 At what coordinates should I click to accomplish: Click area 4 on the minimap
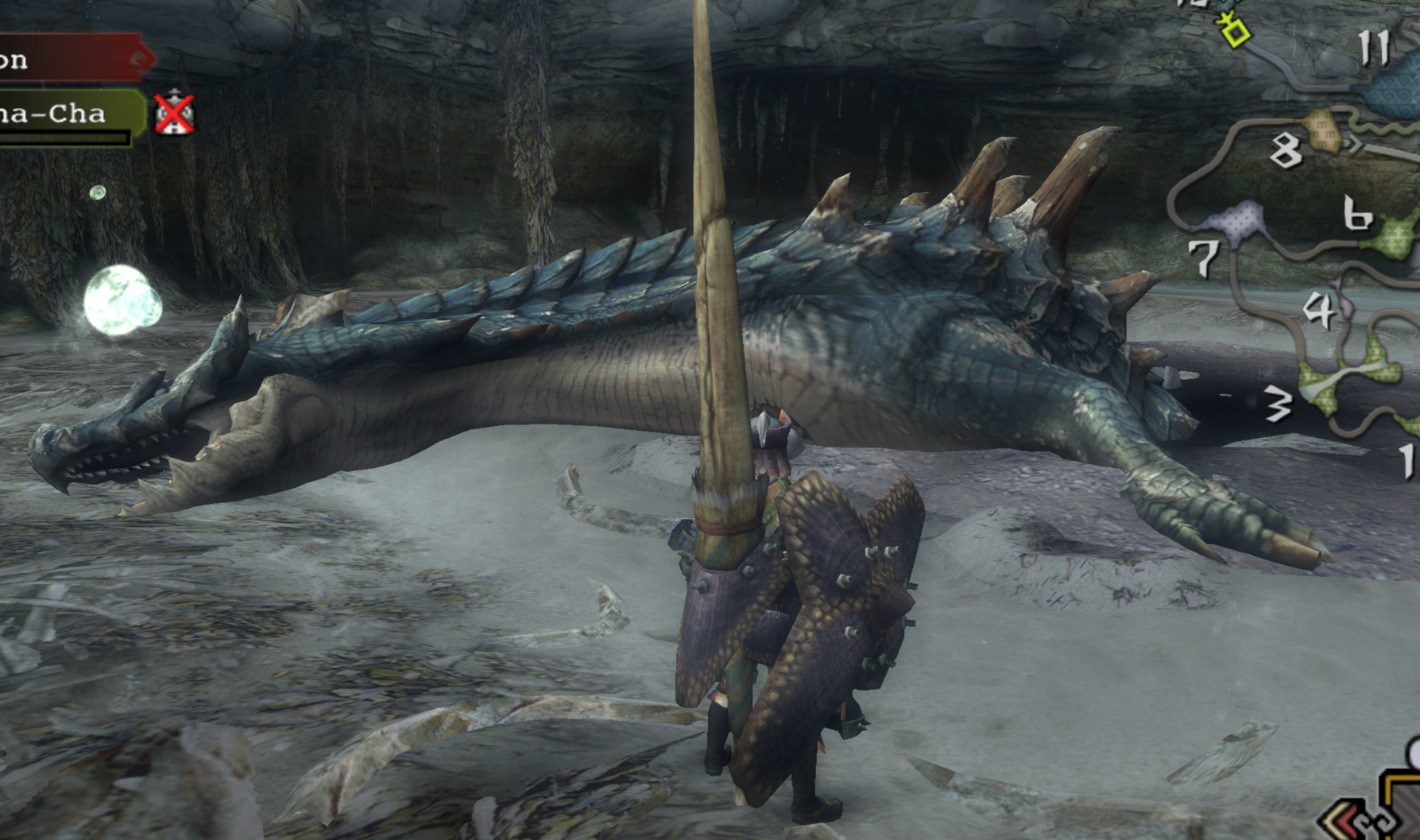pyautogui.click(x=1318, y=310)
